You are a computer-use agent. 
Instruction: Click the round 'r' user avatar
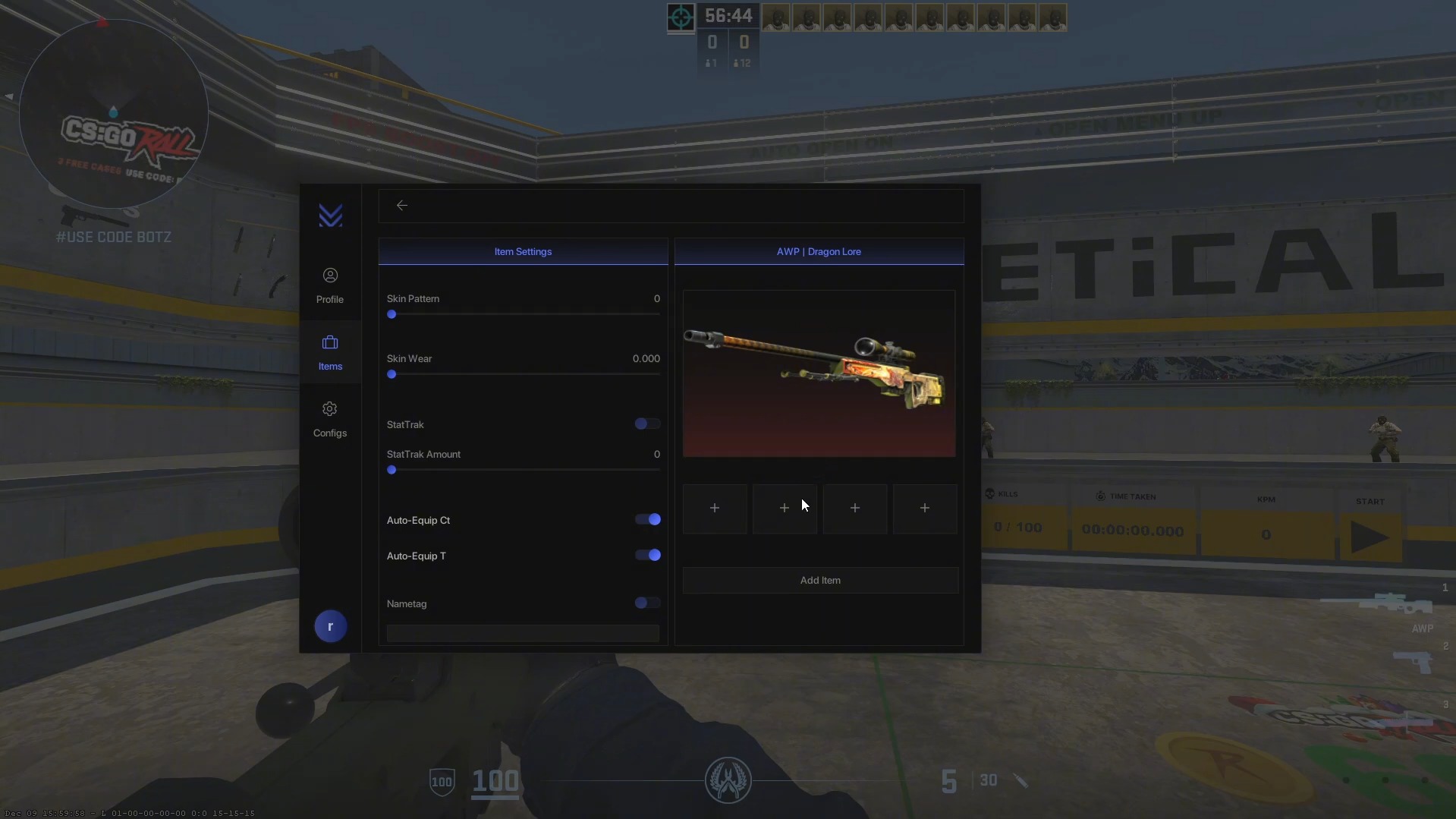click(330, 625)
